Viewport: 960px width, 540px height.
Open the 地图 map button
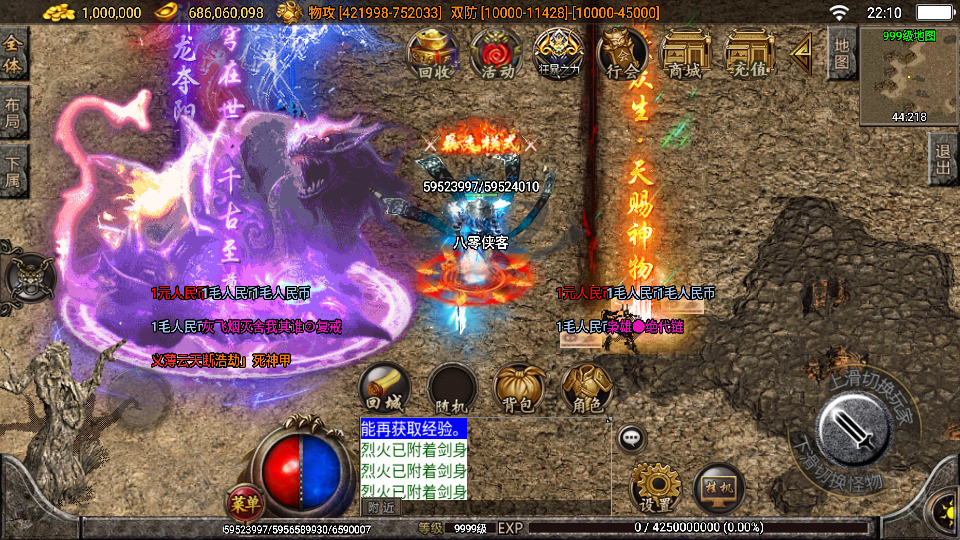pos(842,53)
